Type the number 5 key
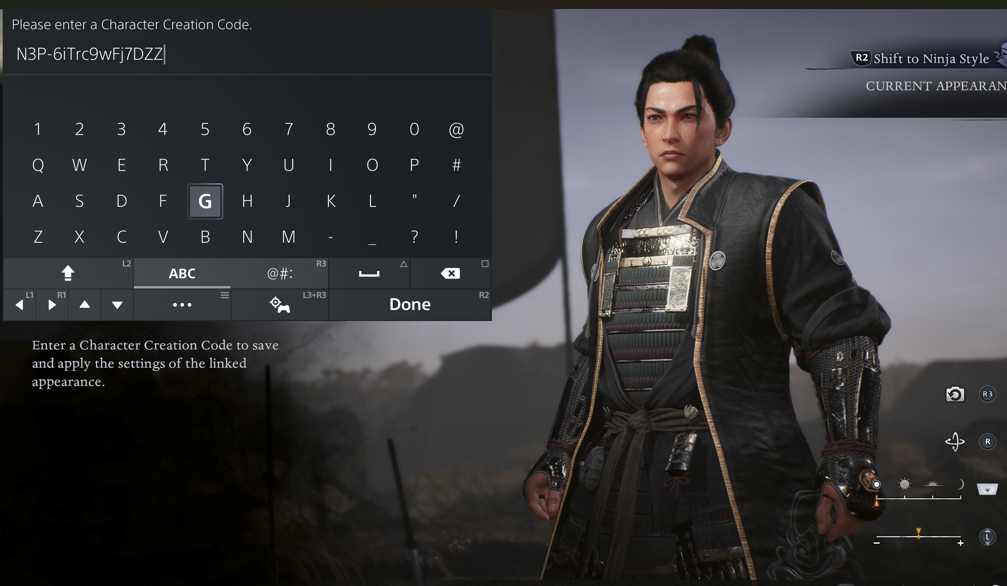Screen dimensions: 1007x586 (205, 129)
